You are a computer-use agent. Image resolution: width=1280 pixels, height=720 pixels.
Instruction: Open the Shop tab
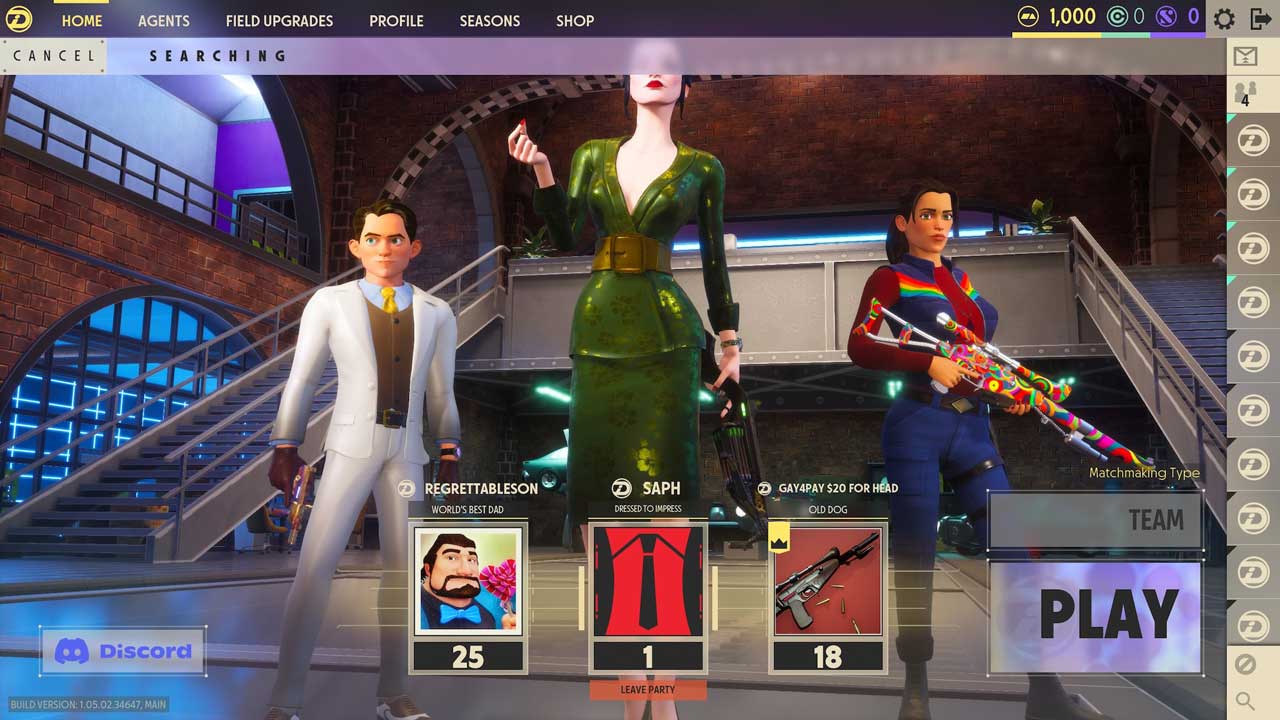575,20
